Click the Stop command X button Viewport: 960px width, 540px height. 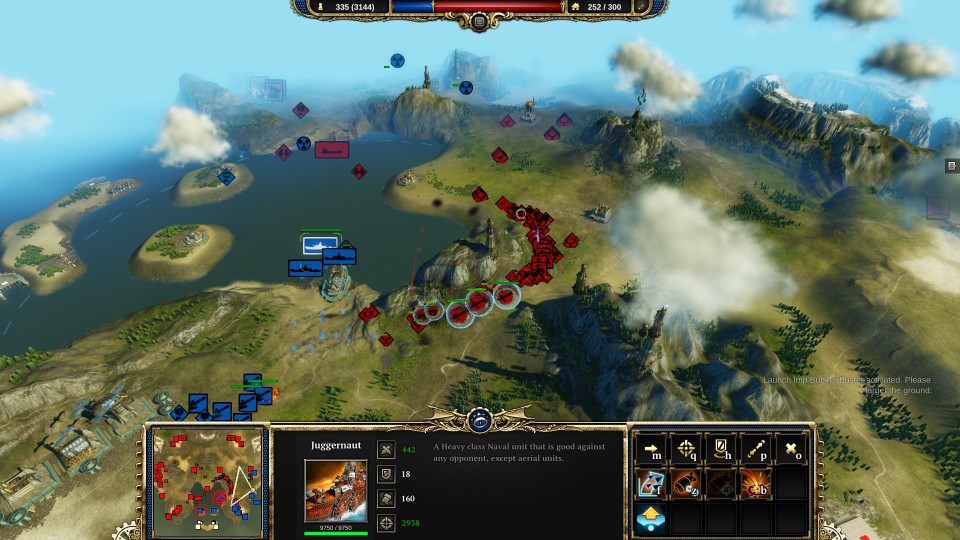pyautogui.click(x=791, y=450)
